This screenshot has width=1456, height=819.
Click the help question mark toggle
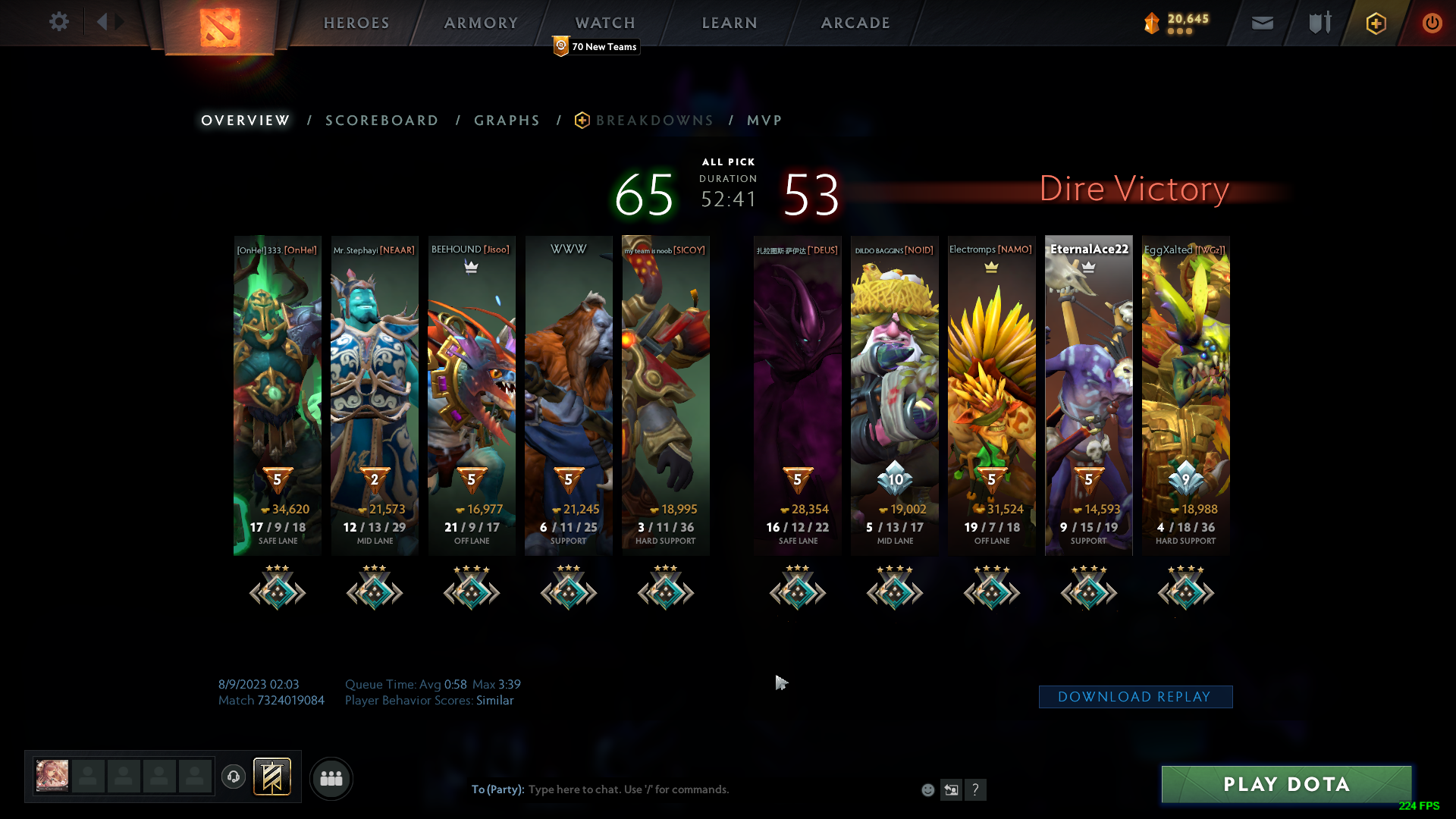click(x=976, y=789)
